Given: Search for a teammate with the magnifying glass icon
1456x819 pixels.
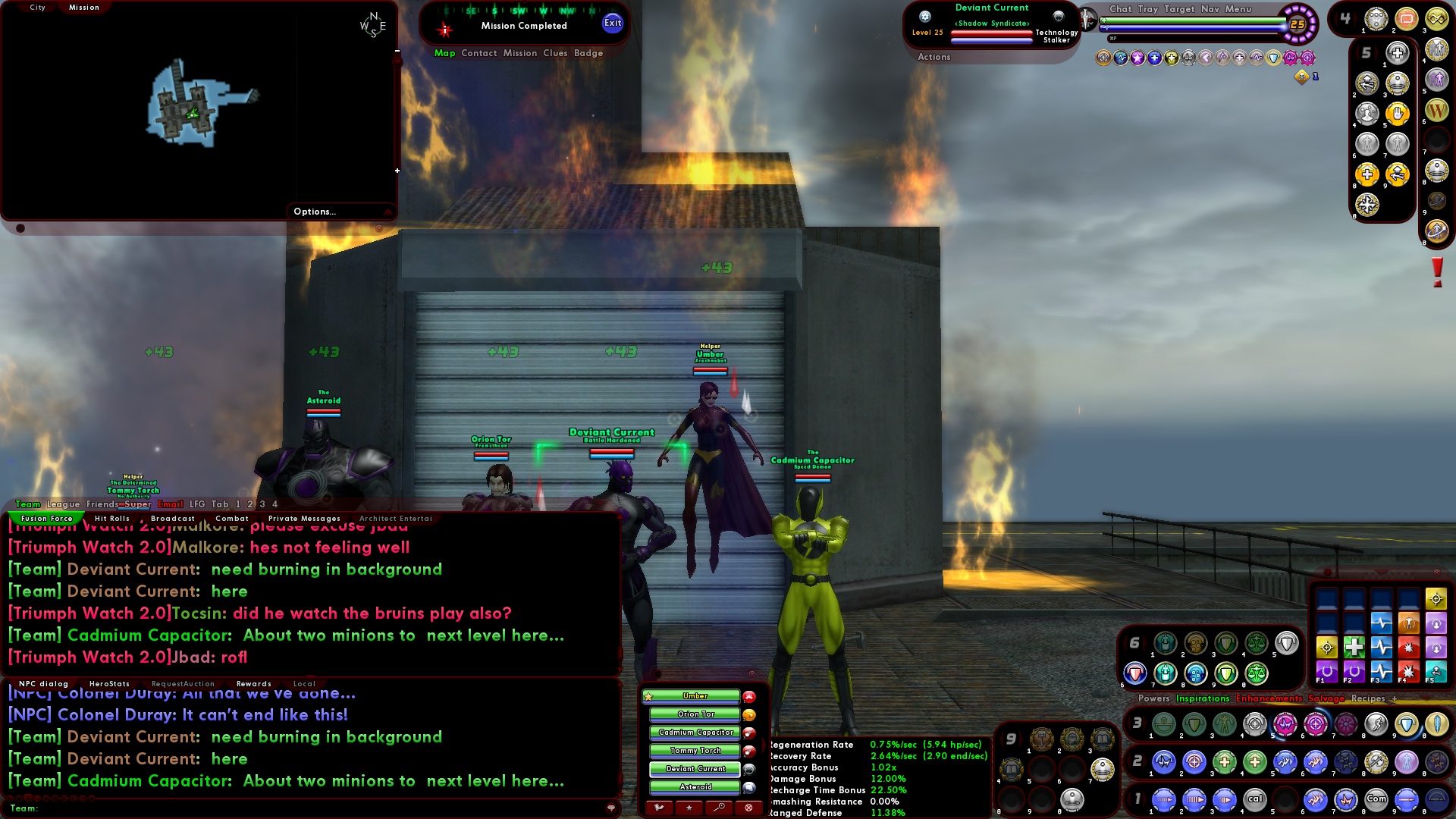Looking at the screenshot, I should pyautogui.click(x=718, y=807).
